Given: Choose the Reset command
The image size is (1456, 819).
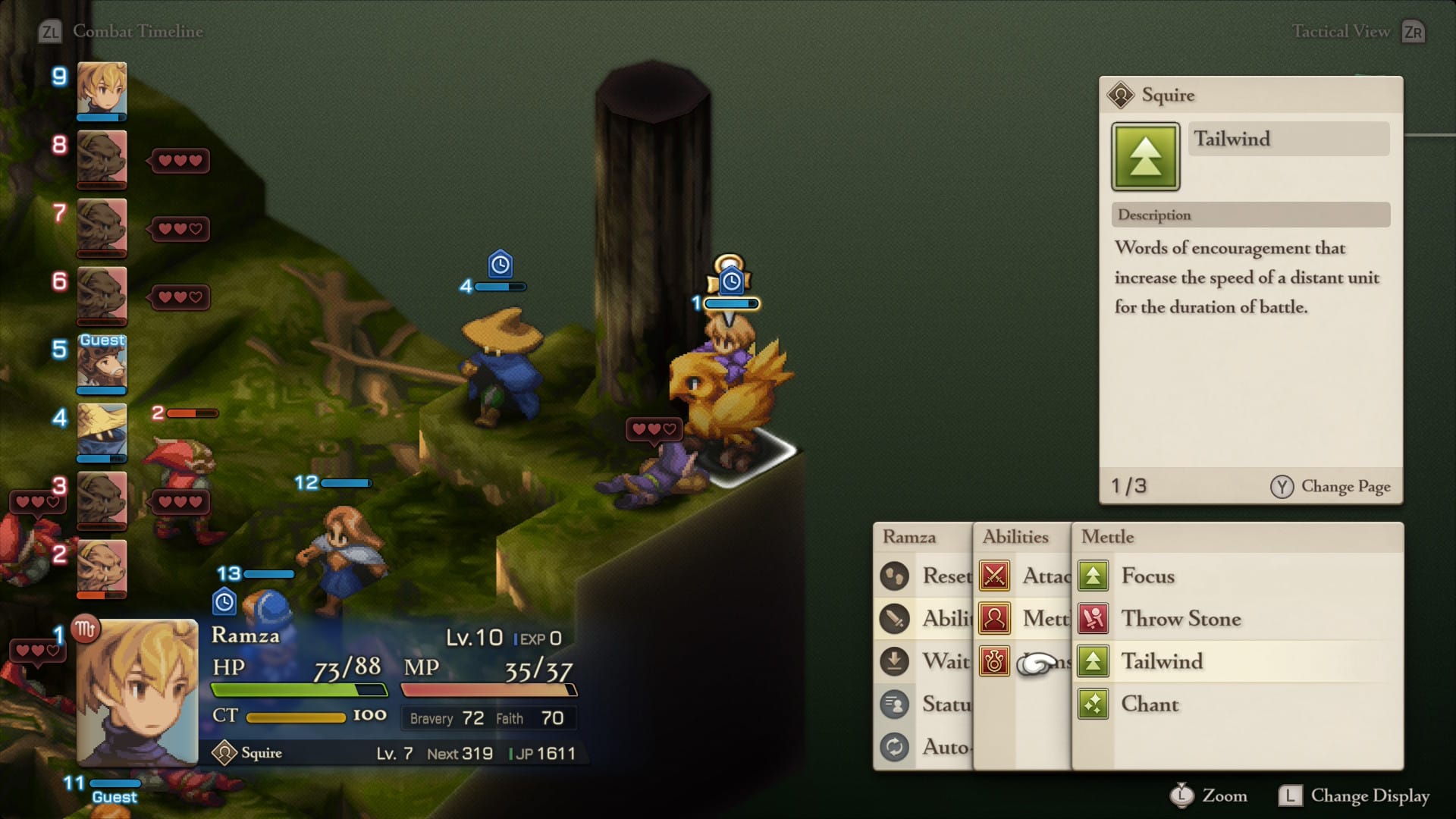Looking at the screenshot, I should pyautogui.click(x=927, y=576).
